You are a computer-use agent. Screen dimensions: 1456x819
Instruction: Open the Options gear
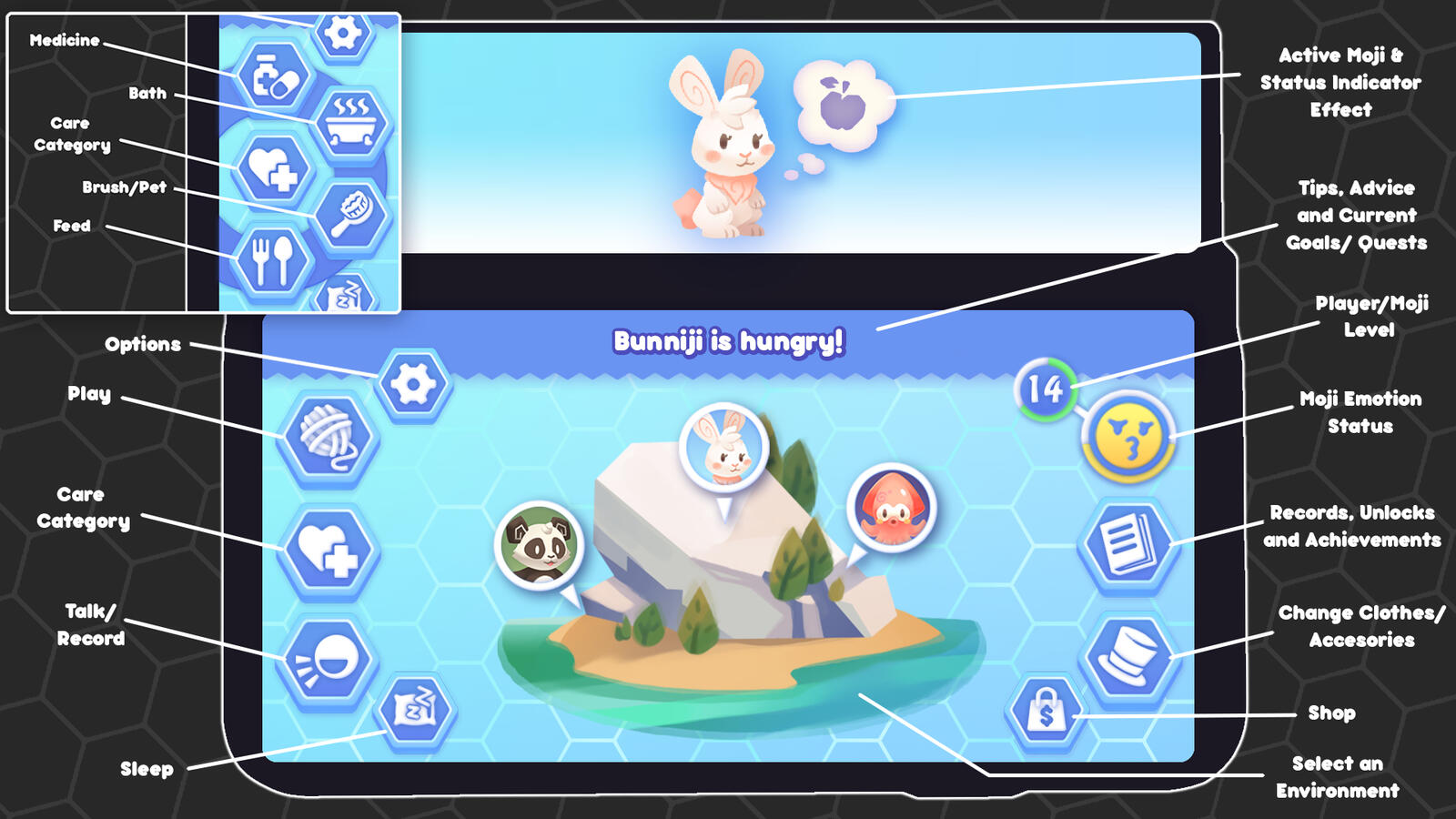click(x=411, y=384)
